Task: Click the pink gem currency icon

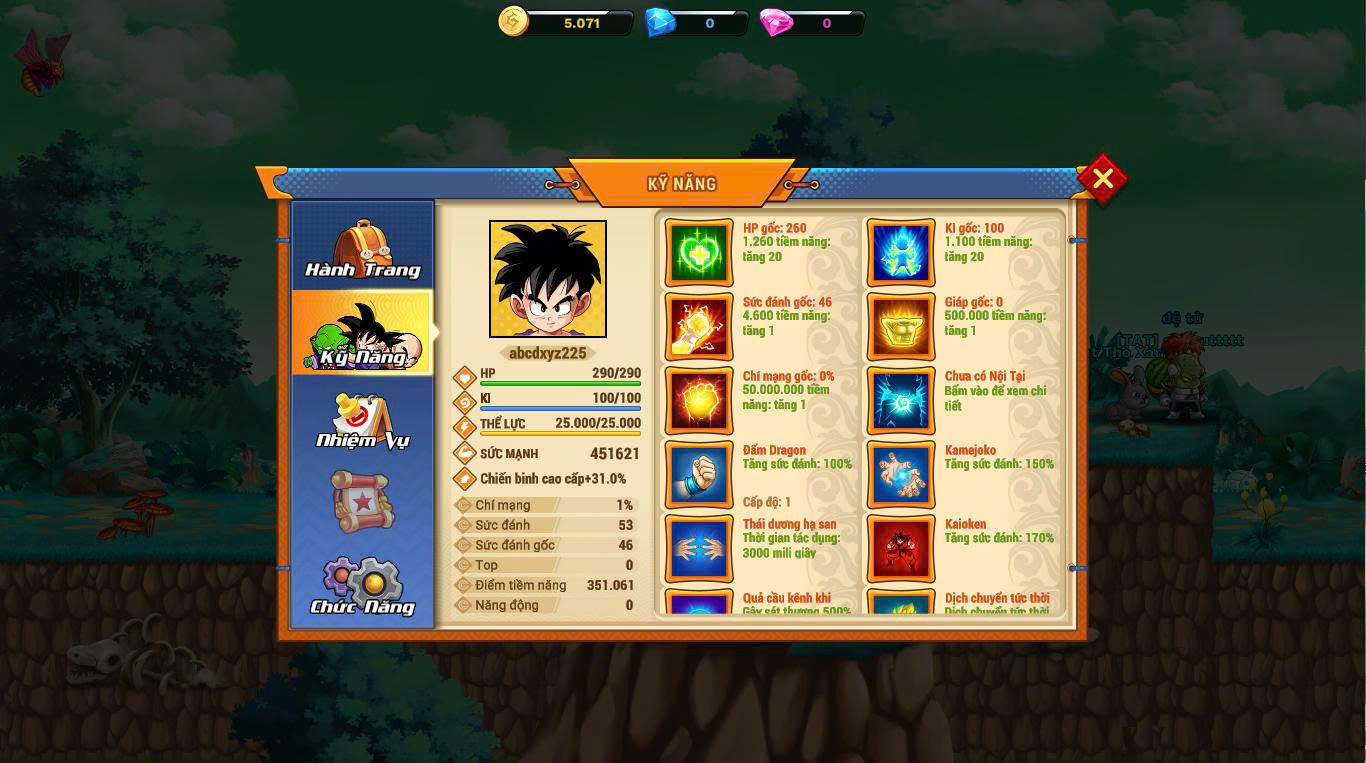Action: (776, 22)
